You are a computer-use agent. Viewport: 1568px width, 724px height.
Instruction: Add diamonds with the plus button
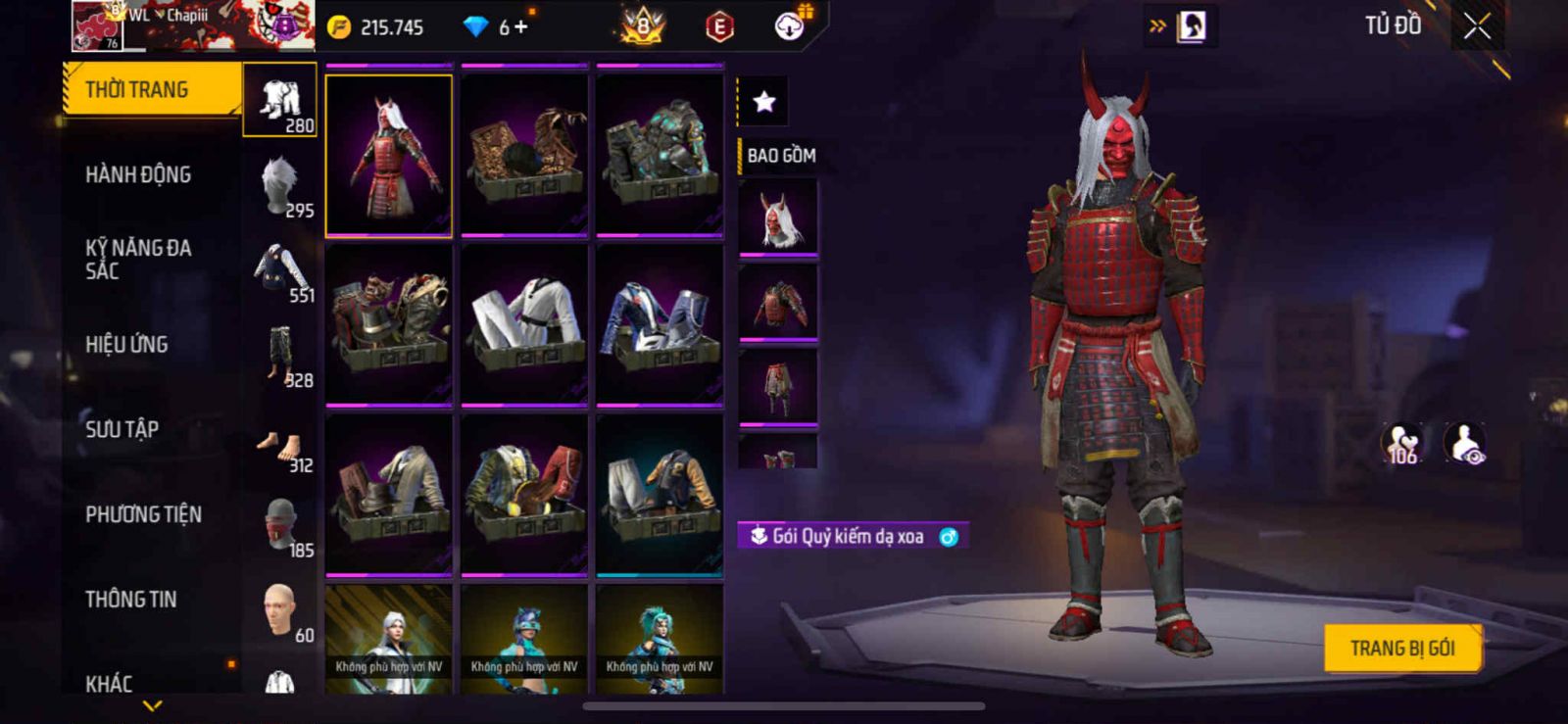[520, 26]
